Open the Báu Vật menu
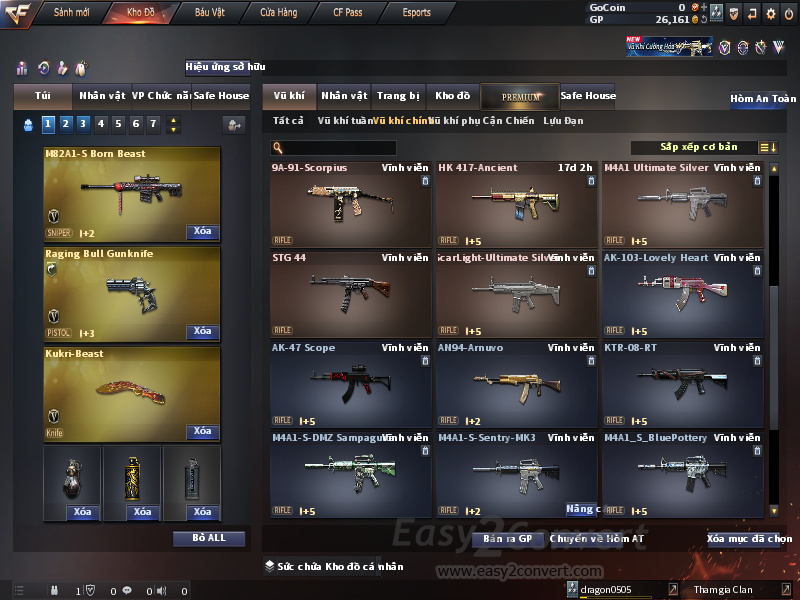The height and width of the screenshot is (600, 800). click(x=209, y=13)
